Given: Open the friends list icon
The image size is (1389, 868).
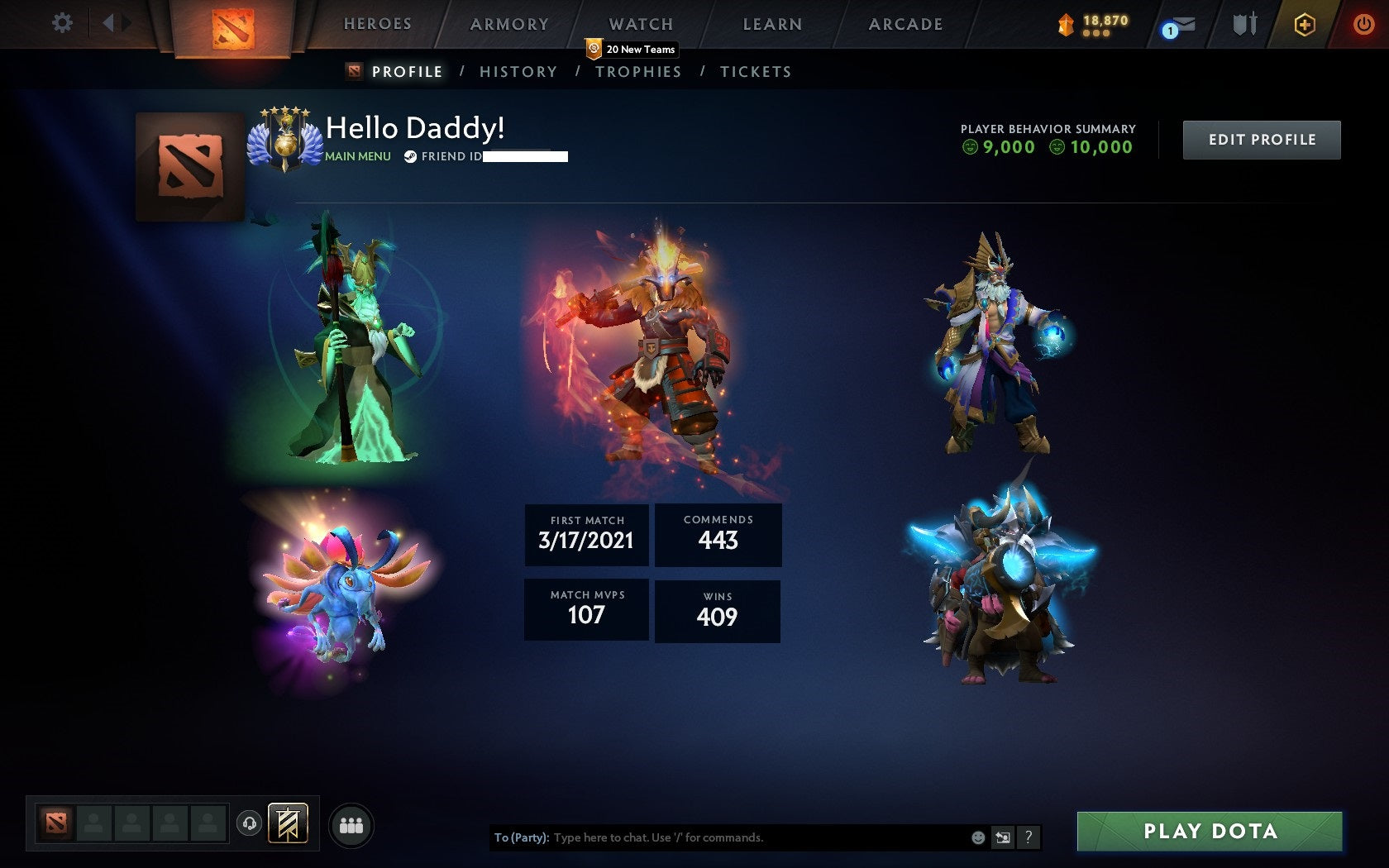Looking at the screenshot, I should pos(351,824).
